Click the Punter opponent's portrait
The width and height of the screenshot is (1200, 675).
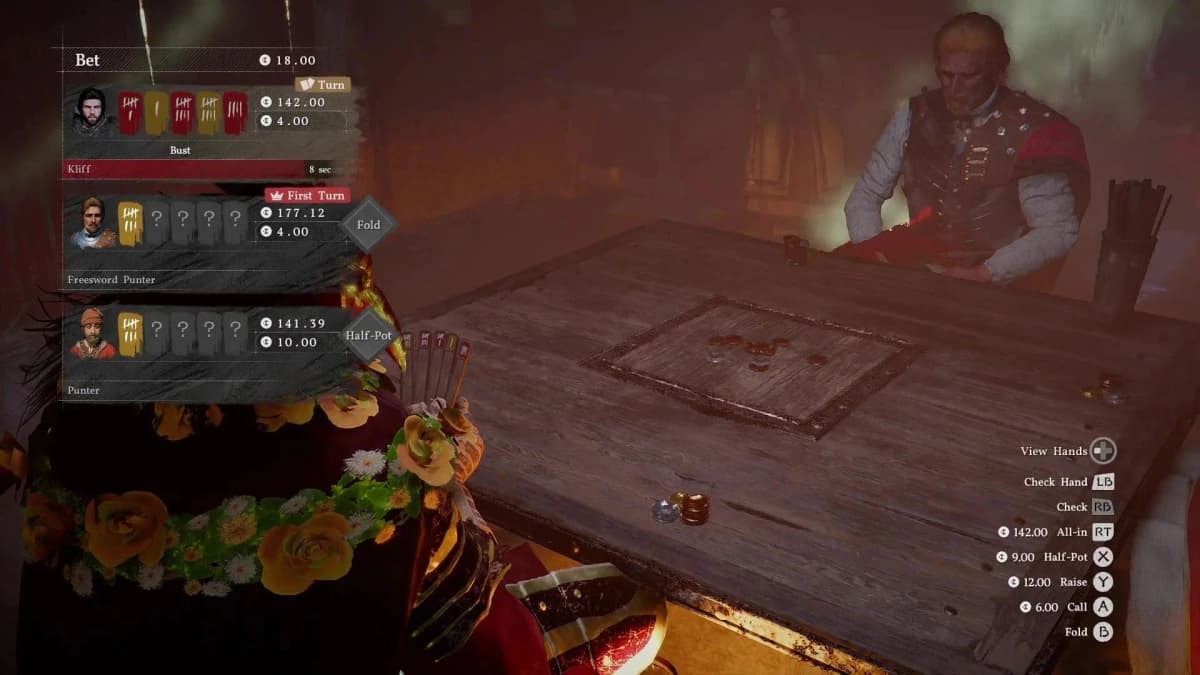pos(92,333)
